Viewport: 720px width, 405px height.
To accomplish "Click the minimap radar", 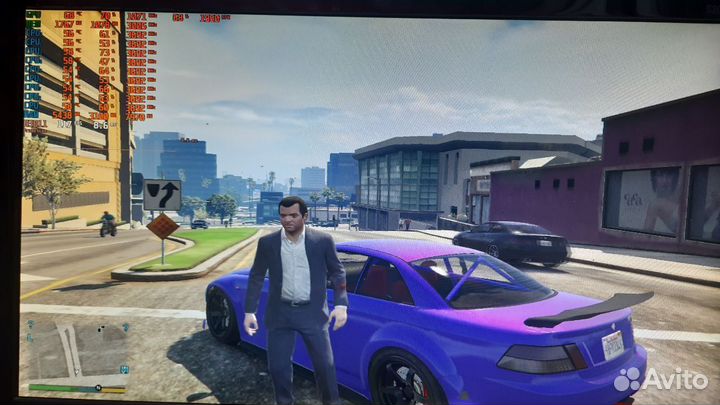I will coord(76,349).
